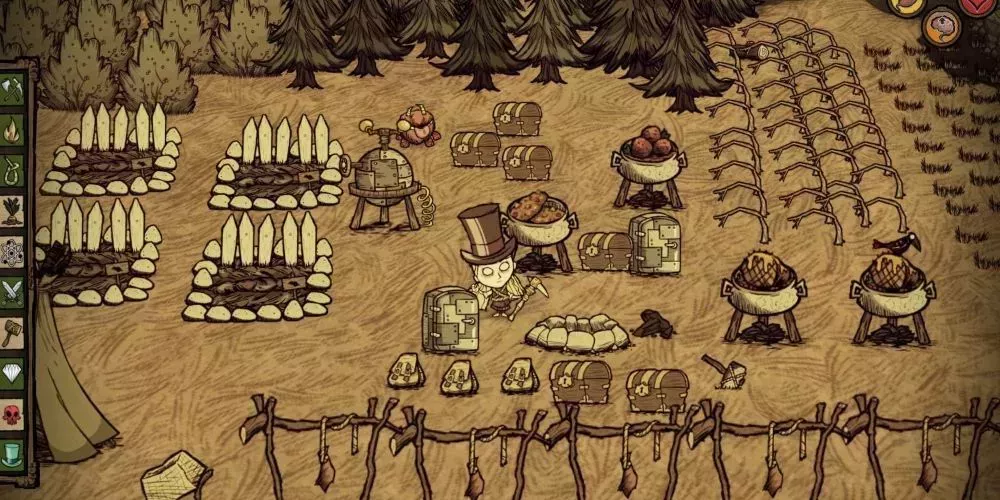Switch to the Dress tab with top hat

click(x=12, y=453)
